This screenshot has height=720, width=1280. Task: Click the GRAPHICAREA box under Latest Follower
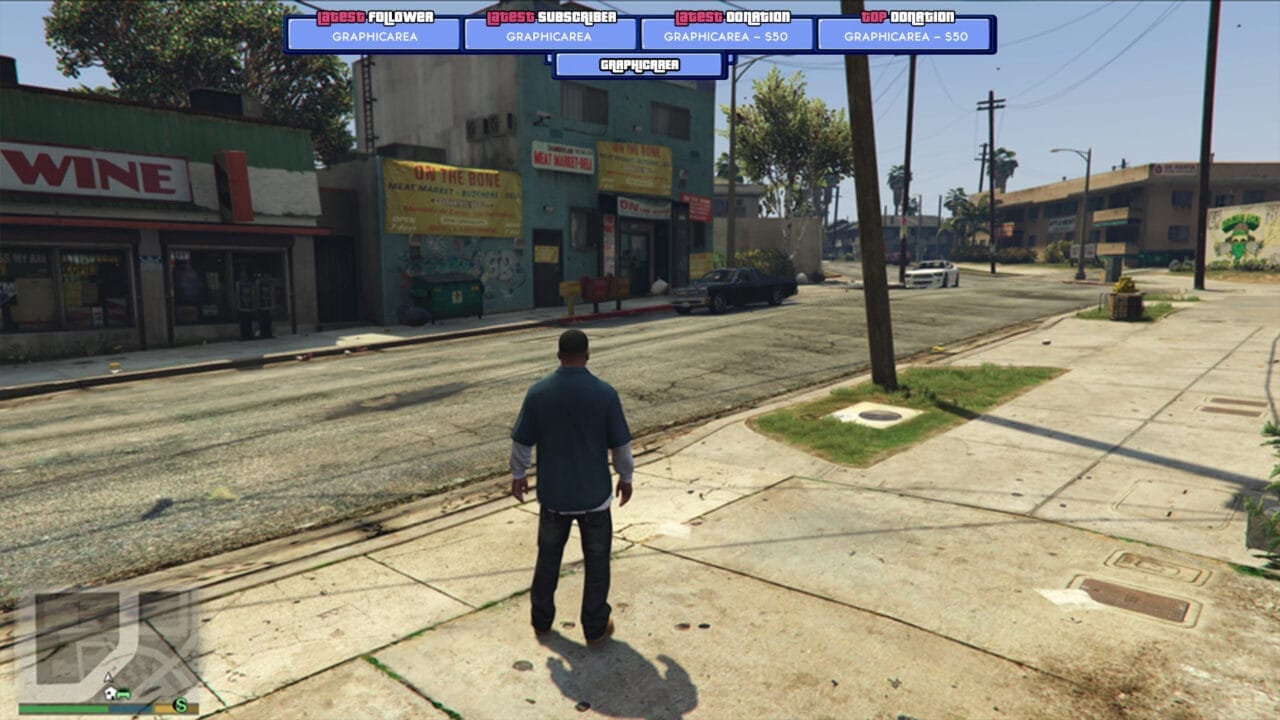(374, 35)
